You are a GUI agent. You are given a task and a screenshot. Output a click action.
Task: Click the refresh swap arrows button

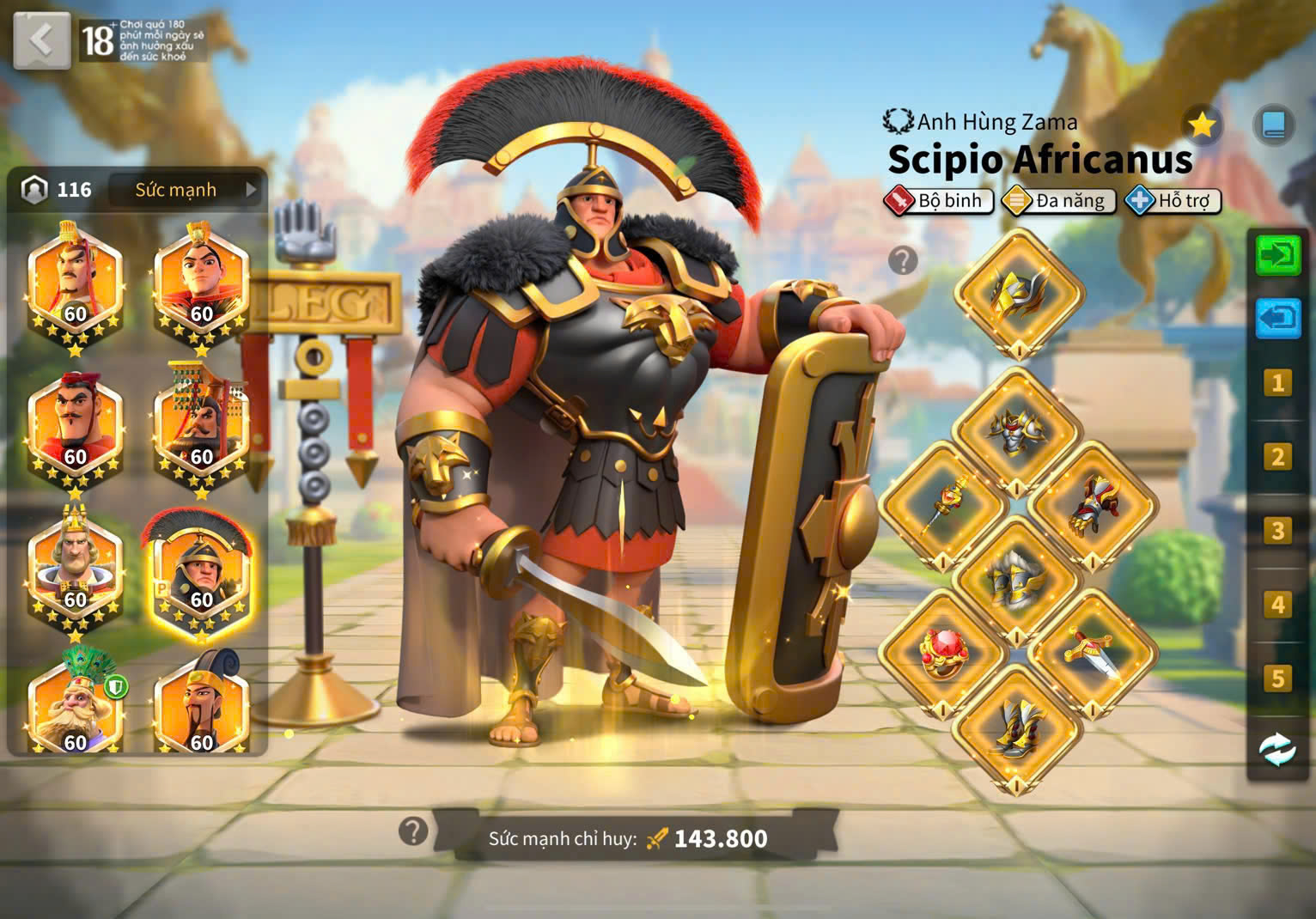[1277, 750]
